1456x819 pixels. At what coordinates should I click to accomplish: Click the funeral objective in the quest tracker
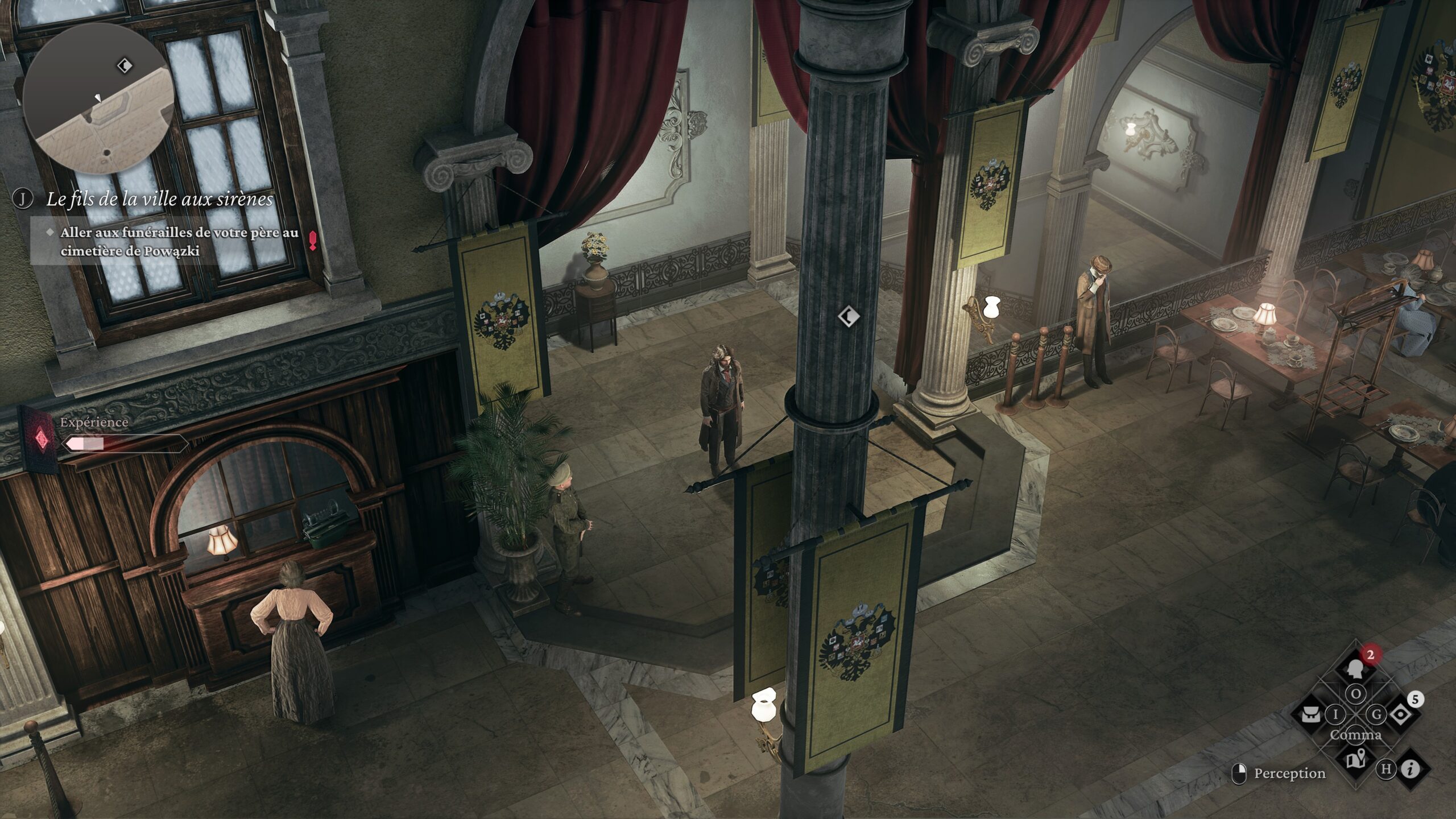(x=179, y=242)
